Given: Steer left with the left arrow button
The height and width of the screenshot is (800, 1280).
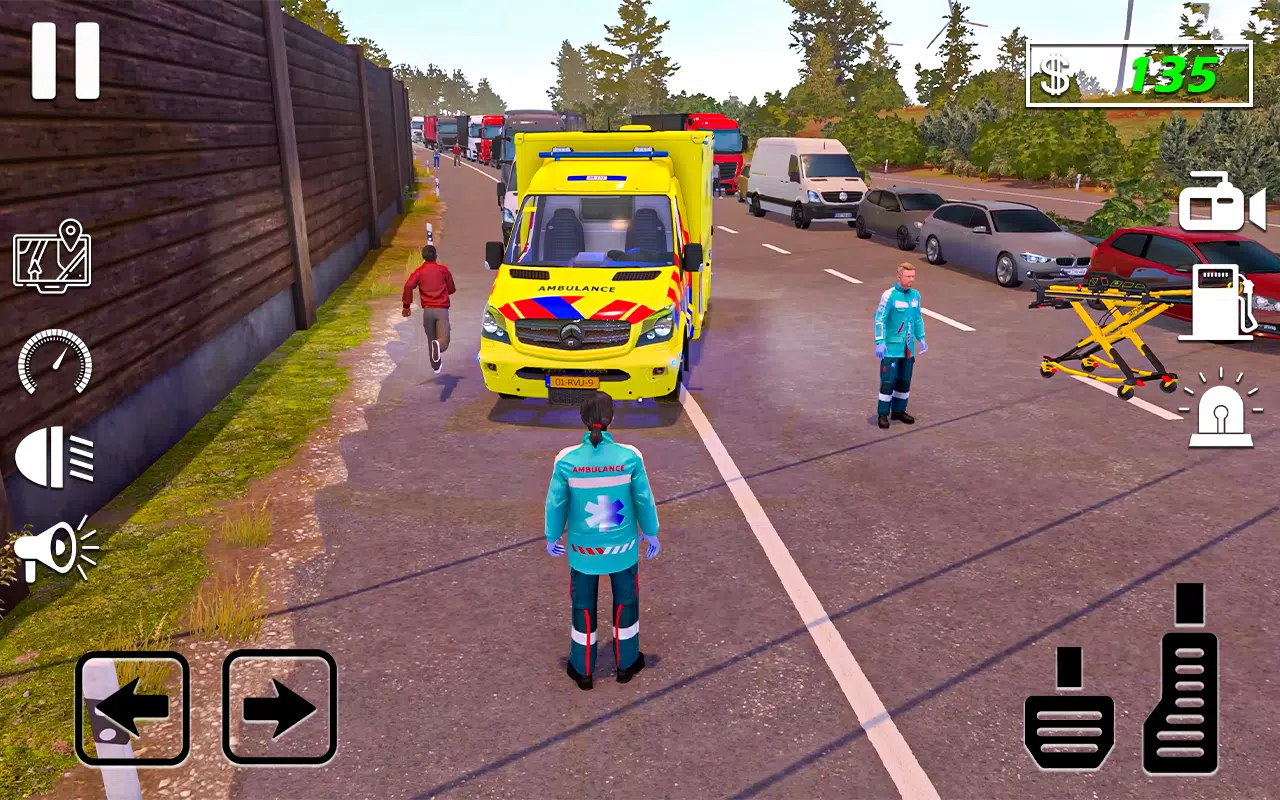Looking at the screenshot, I should click(x=132, y=708).
